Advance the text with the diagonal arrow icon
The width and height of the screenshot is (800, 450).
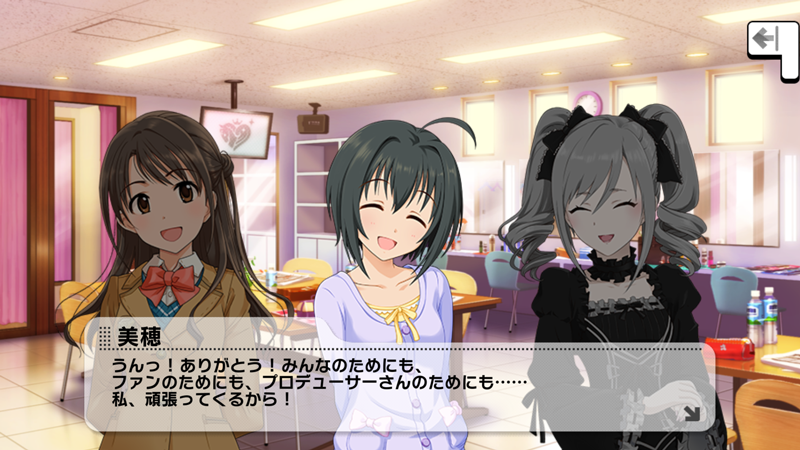[x=690, y=411]
